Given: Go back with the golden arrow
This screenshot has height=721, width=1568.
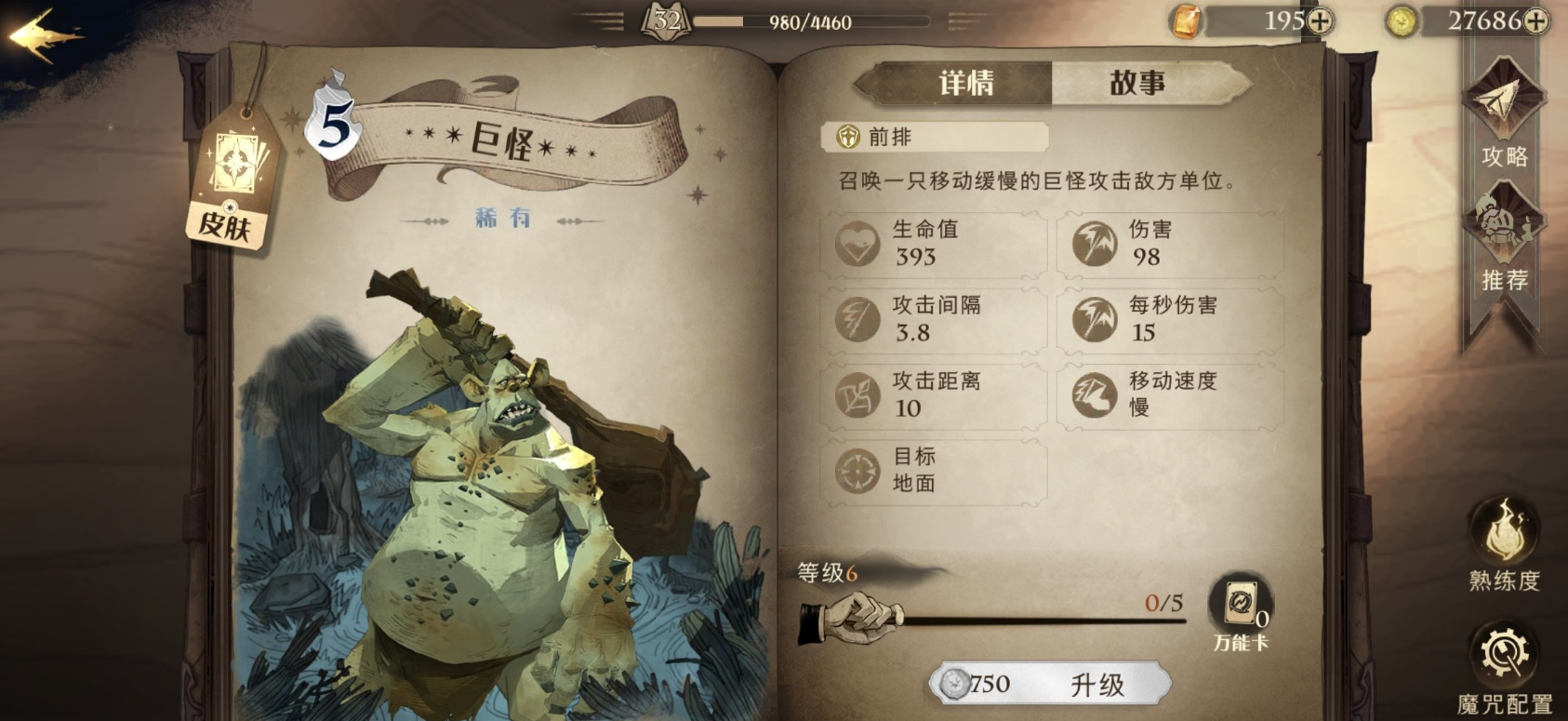Looking at the screenshot, I should pyautogui.click(x=42, y=35).
